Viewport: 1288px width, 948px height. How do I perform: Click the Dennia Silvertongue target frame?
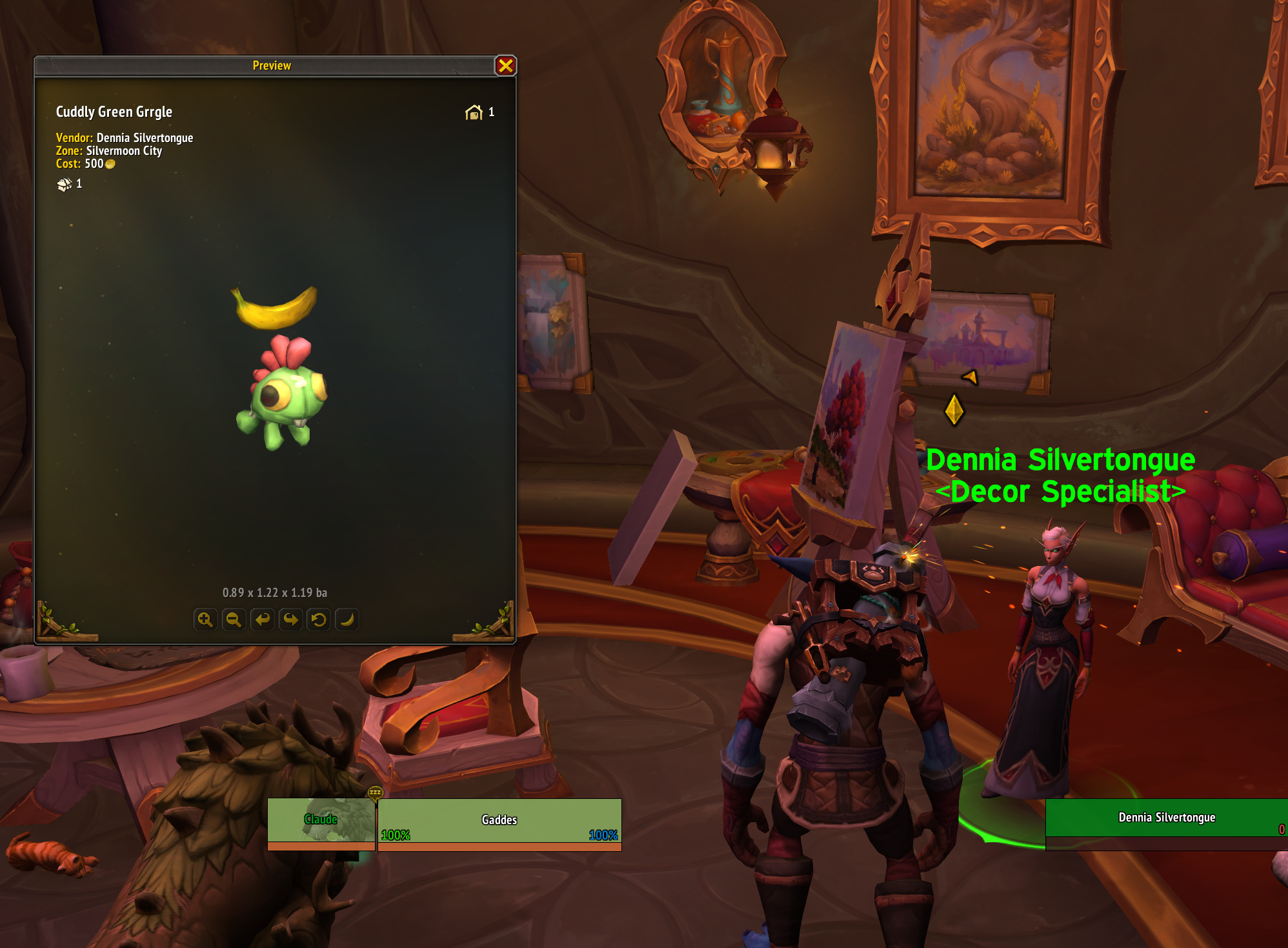1166,818
